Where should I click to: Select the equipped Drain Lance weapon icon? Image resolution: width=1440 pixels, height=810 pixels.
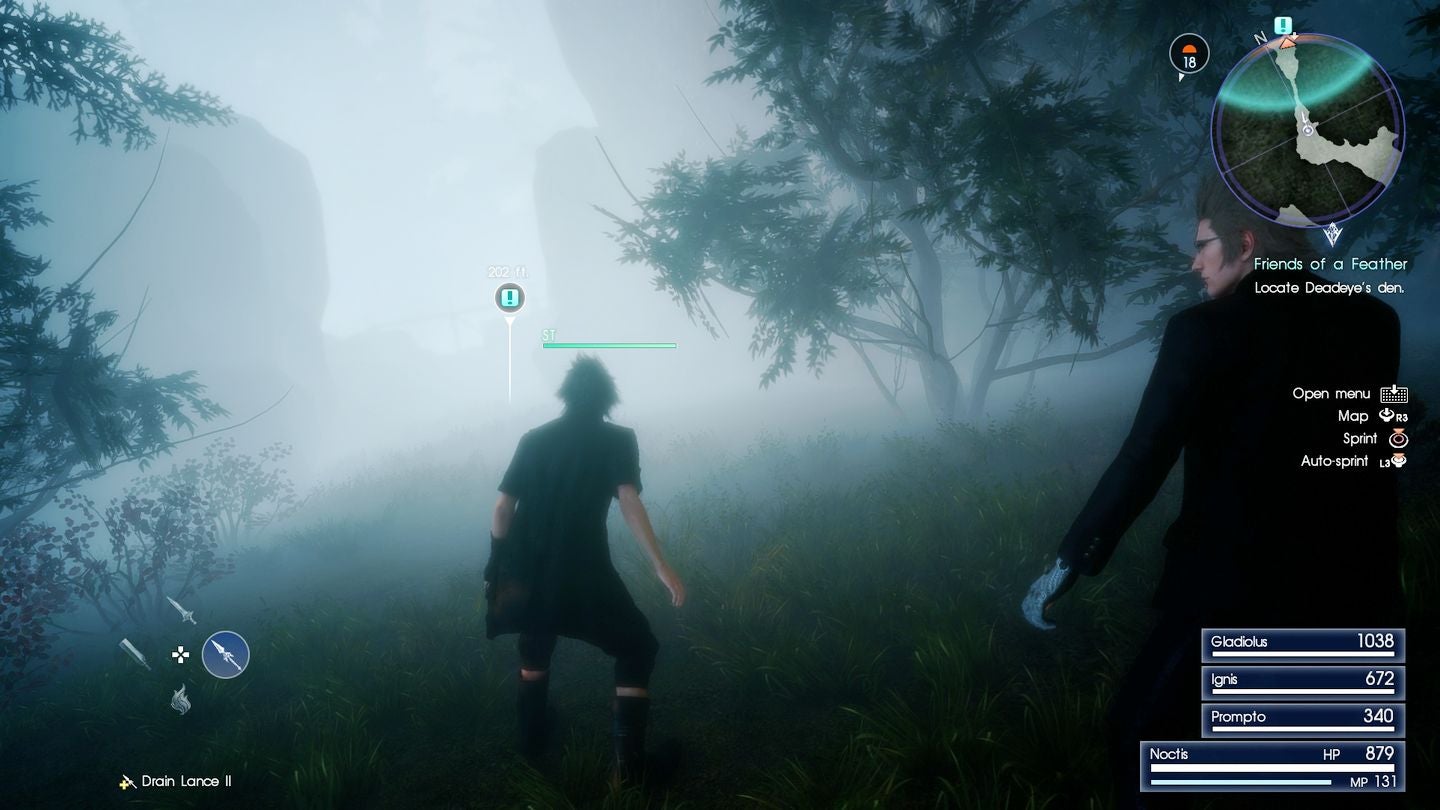(x=226, y=655)
